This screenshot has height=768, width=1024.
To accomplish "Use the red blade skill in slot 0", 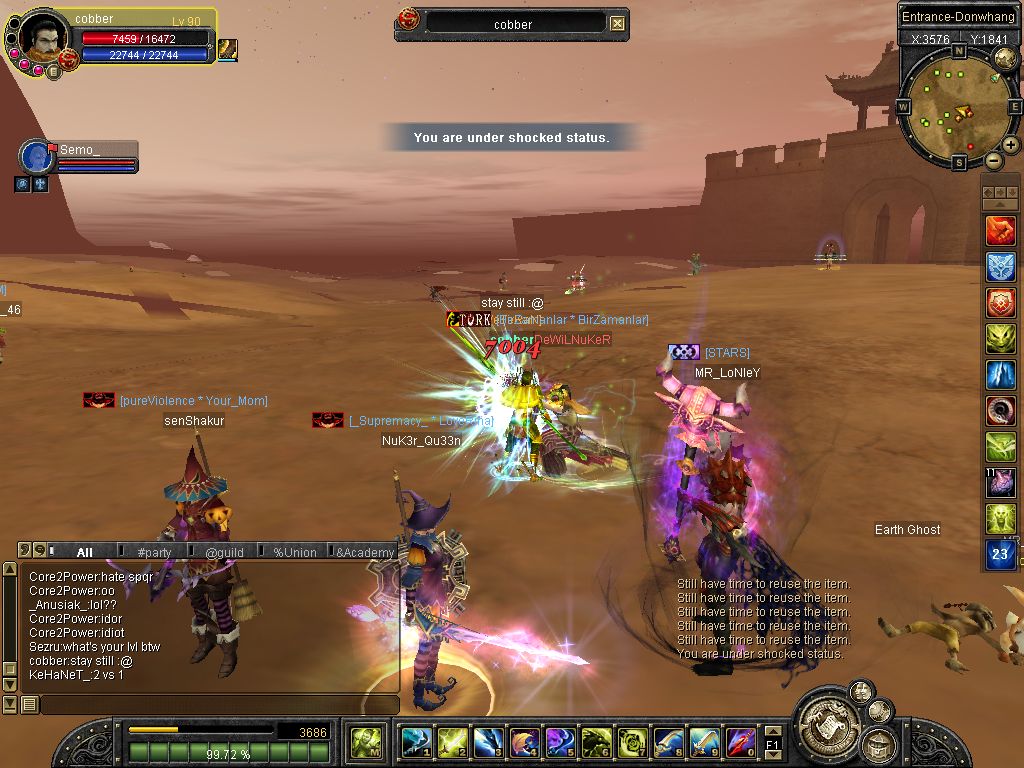I will tap(740, 742).
